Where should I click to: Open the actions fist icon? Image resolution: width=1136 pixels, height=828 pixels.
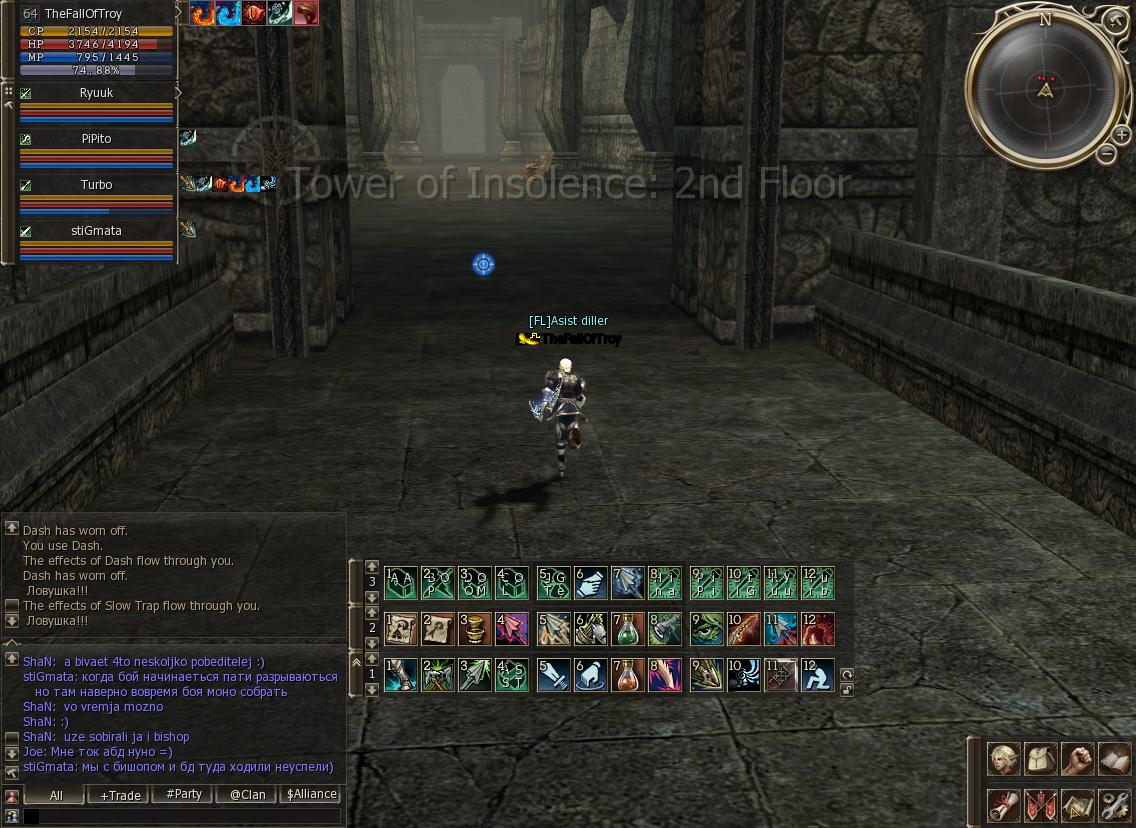[x=1077, y=759]
